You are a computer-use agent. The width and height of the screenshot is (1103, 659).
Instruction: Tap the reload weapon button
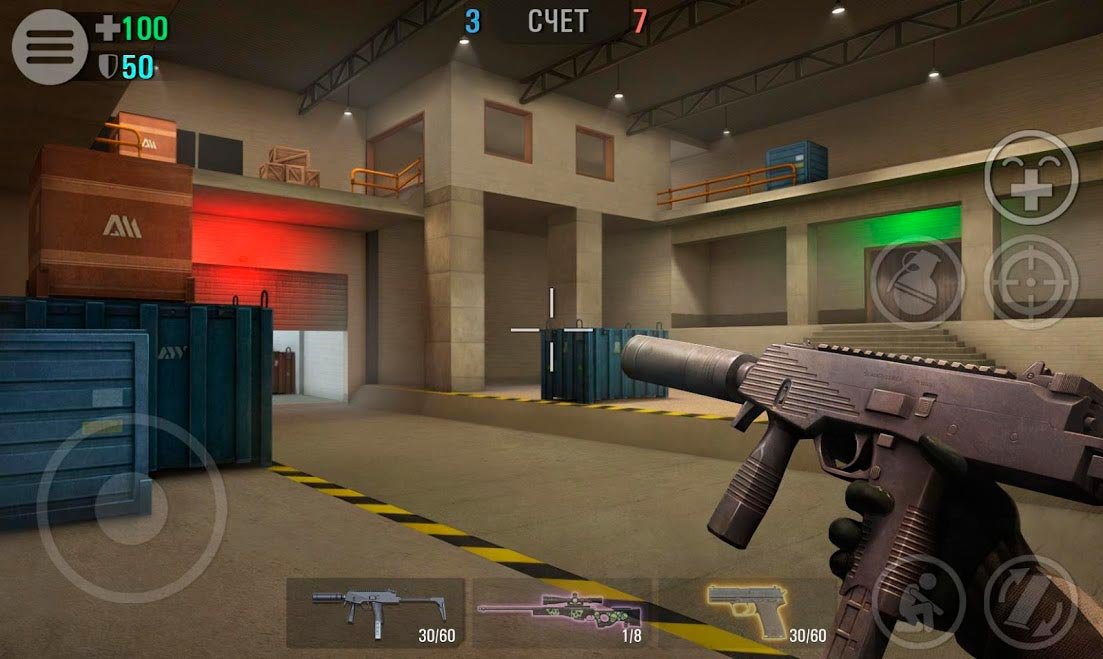pyautogui.click(x=1031, y=600)
